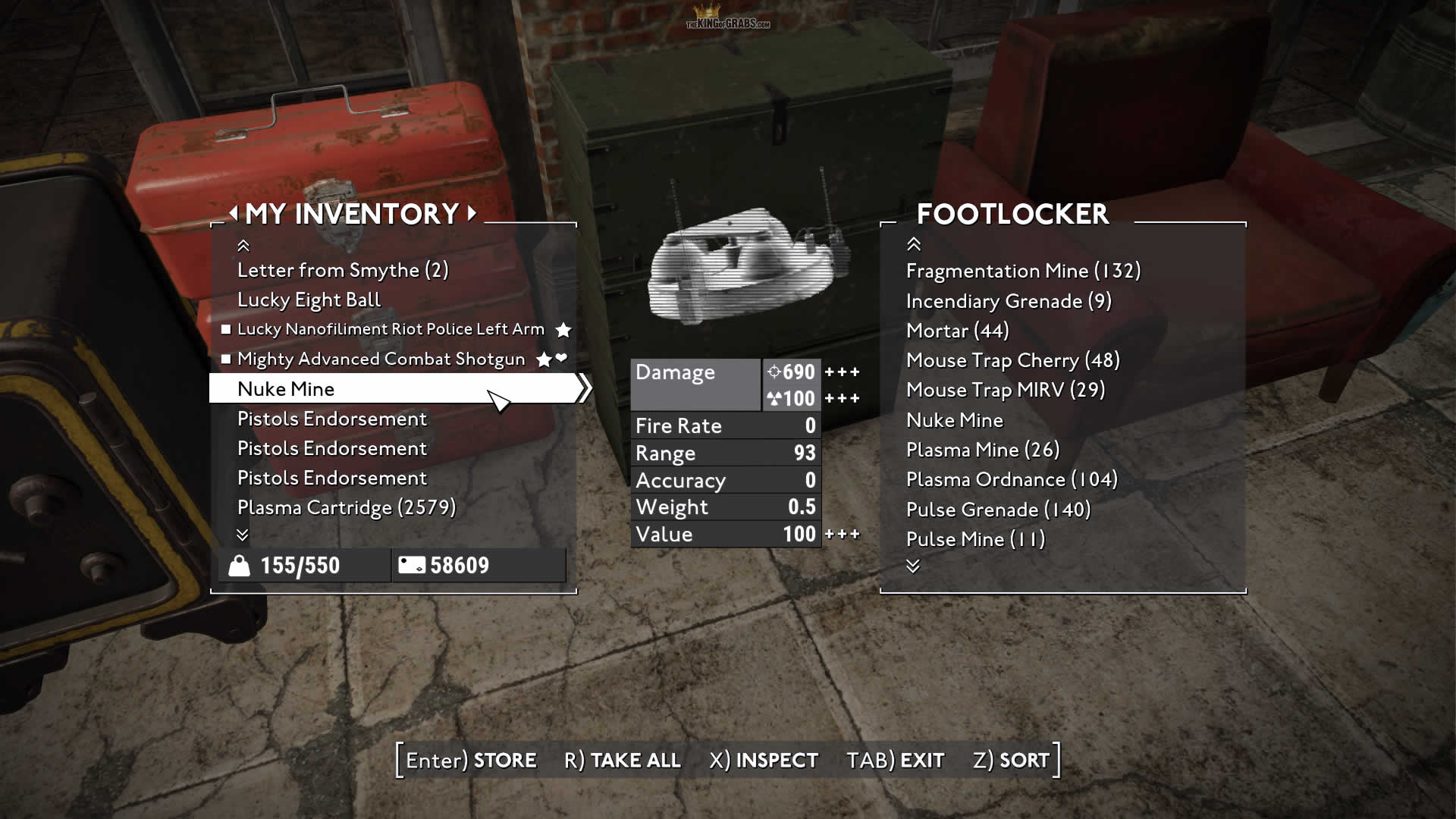Switch inventory category with right arrow
1456x819 pixels.
coord(472,213)
